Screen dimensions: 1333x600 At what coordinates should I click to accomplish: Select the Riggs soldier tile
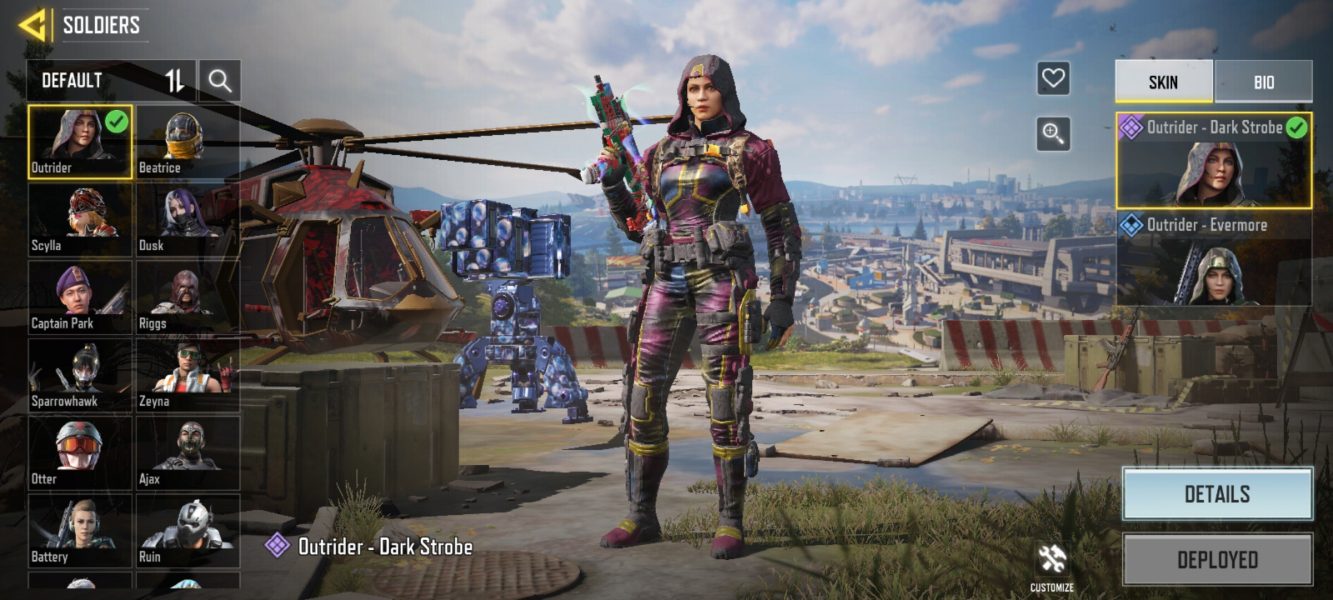click(x=187, y=298)
